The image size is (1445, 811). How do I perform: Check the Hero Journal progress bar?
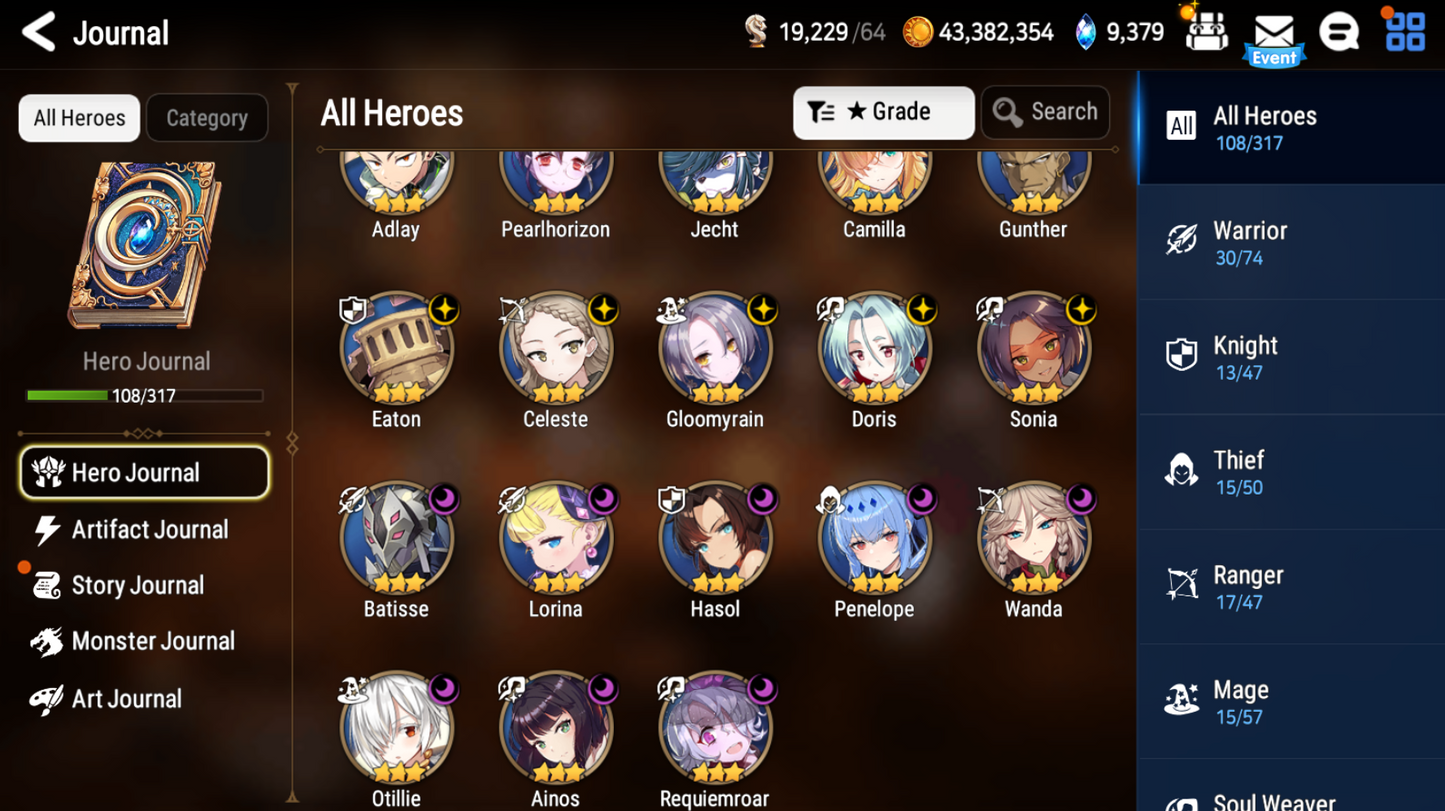145,395
